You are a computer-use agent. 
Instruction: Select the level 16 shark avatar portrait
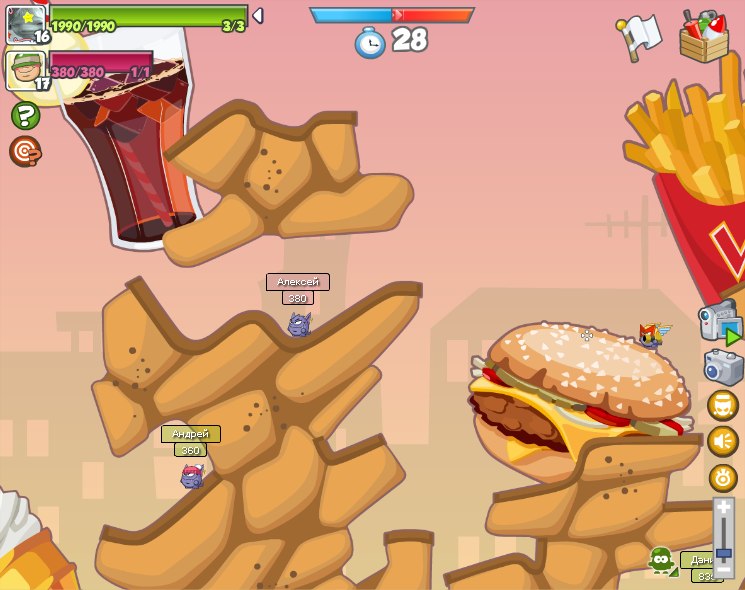pyautogui.click(x=25, y=23)
